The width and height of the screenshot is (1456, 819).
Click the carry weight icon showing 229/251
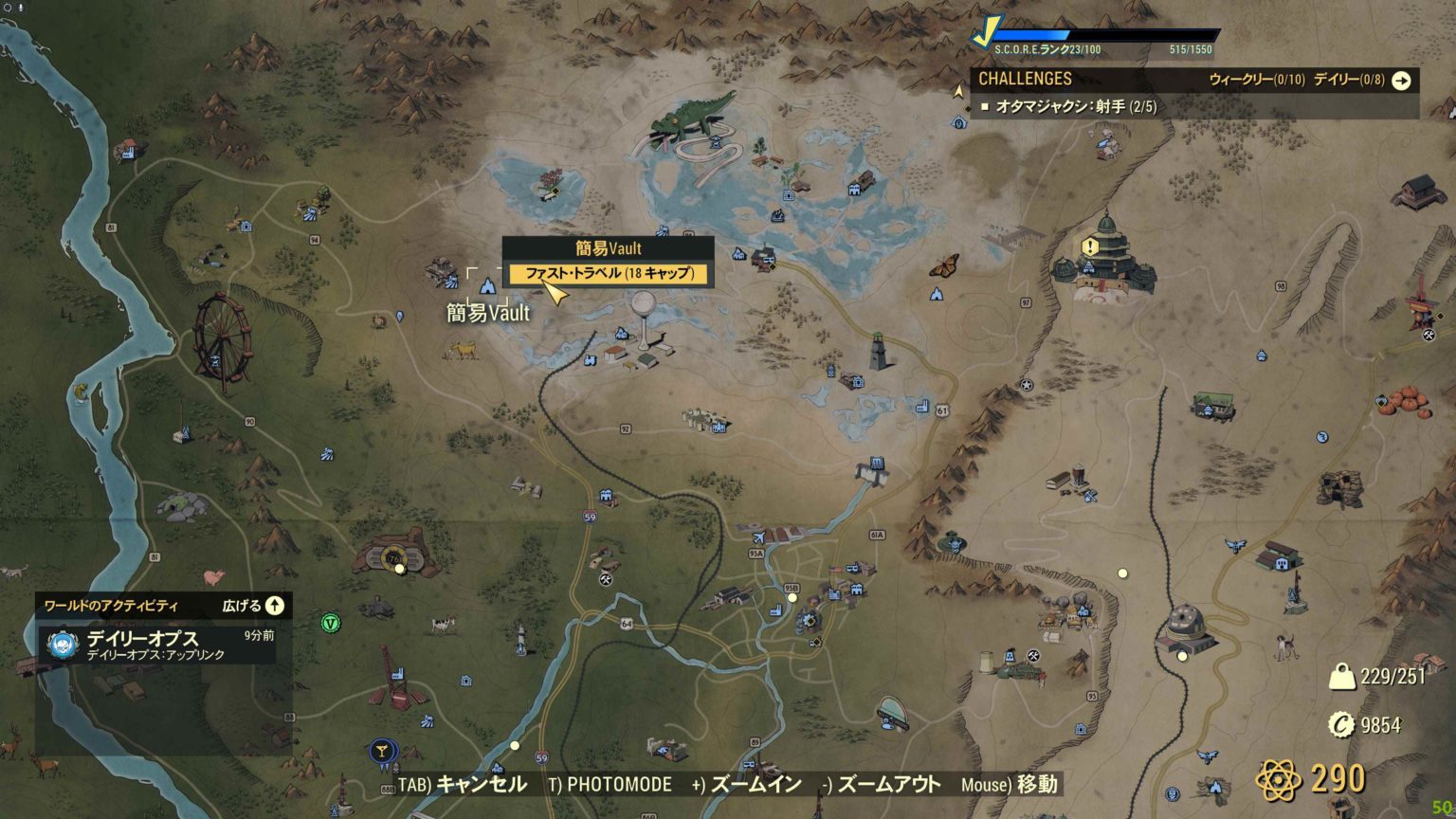point(1341,675)
